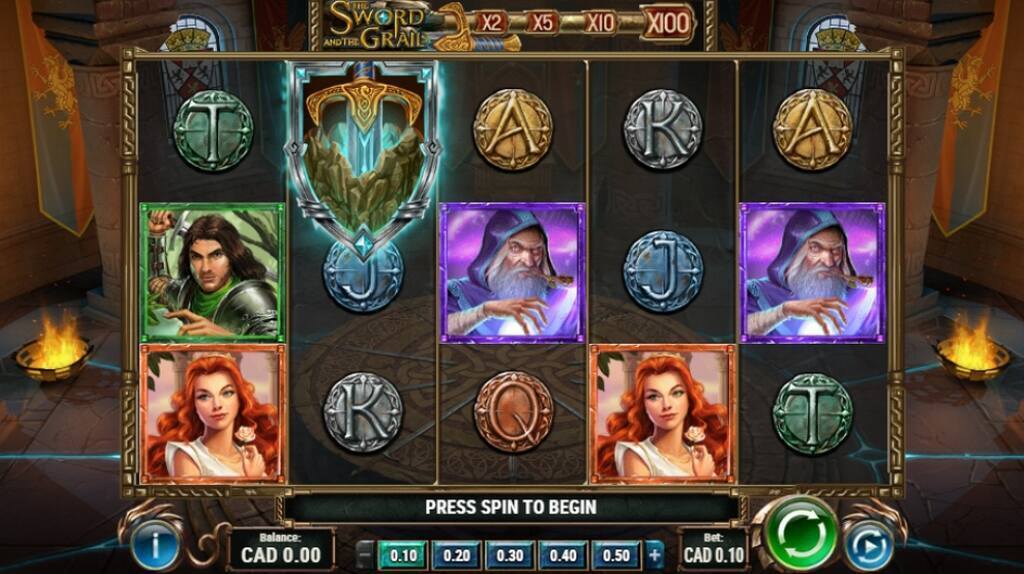Switch the bet to 0.50

pyautogui.click(x=615, y=555)
